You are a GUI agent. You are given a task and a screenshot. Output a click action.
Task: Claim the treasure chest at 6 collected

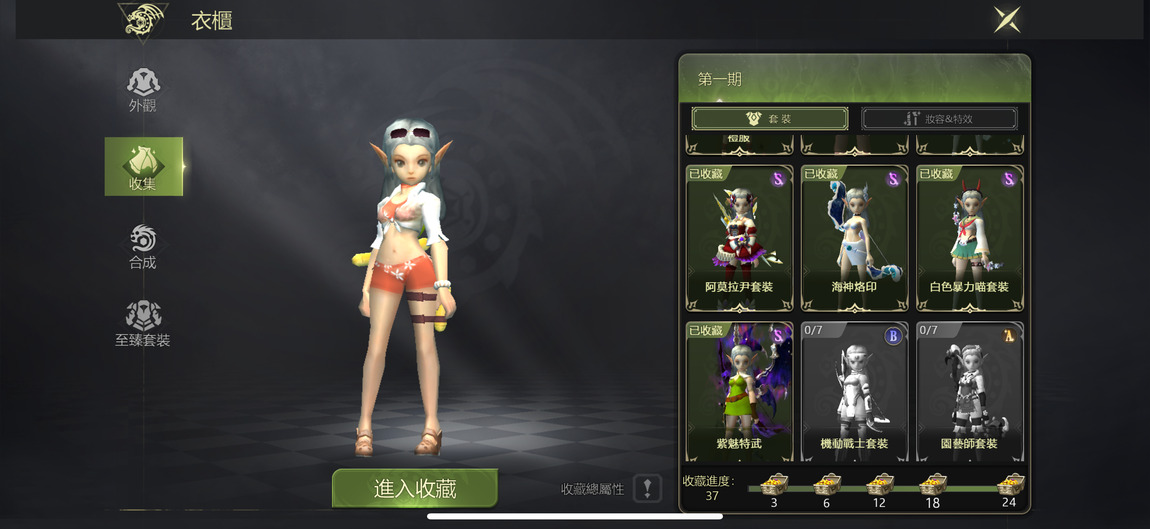[826, 485]
